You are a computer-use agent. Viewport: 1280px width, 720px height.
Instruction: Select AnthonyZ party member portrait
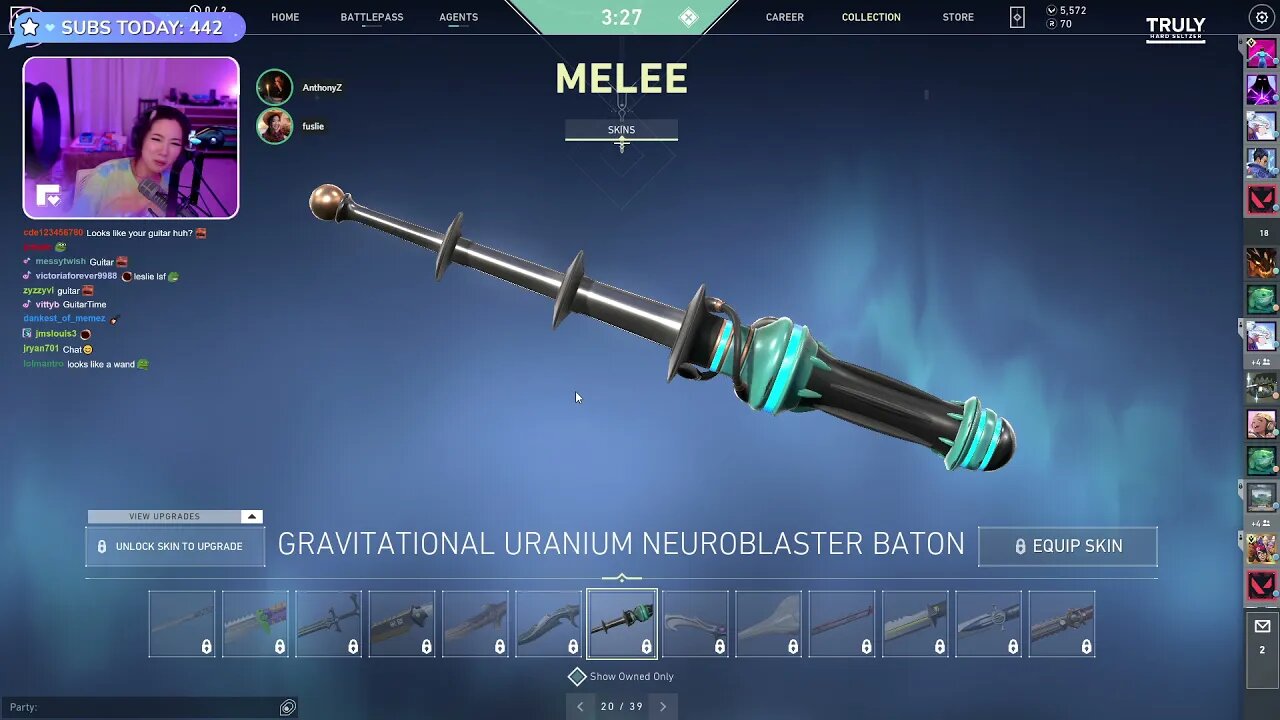[275, 88]
